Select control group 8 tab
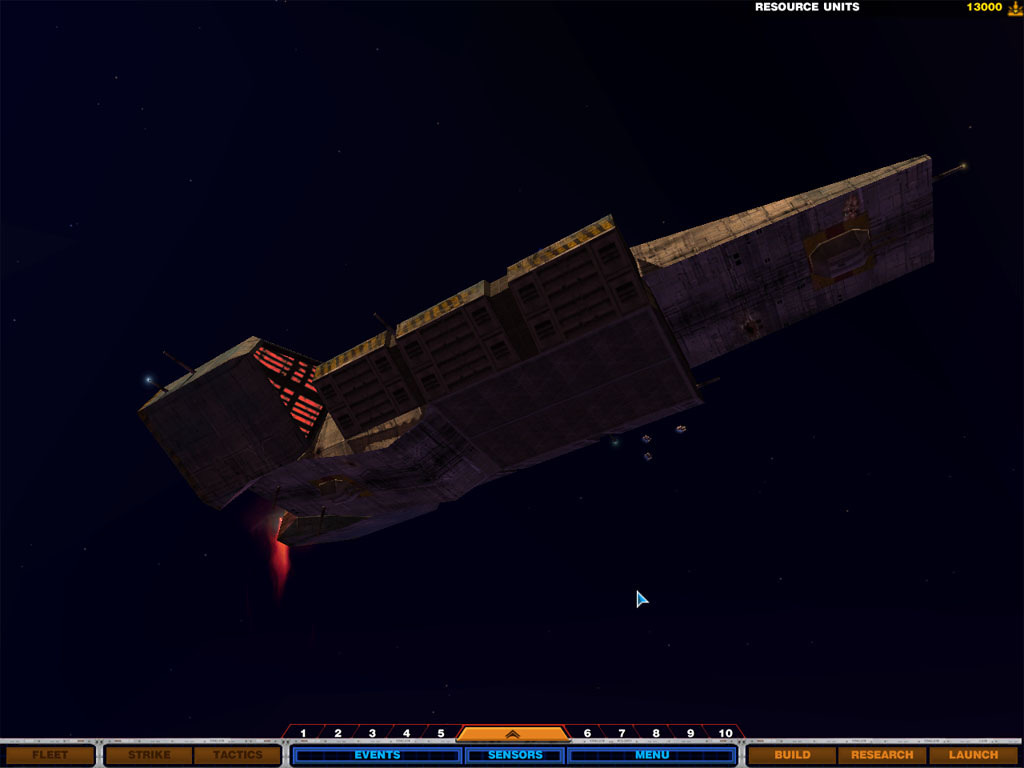1024x768 pixels. (656, 733)
